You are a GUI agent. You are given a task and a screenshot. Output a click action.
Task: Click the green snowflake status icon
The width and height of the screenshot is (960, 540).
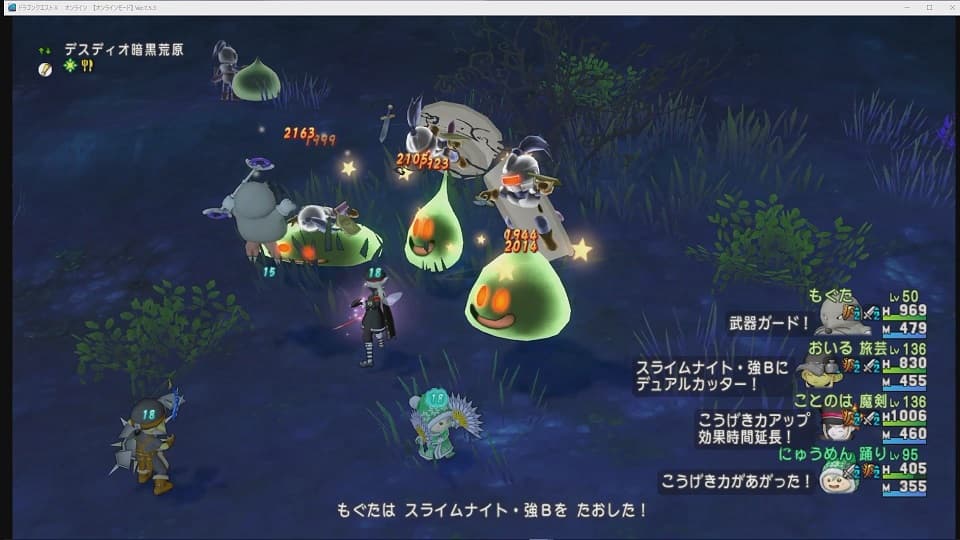coord(70,66)
